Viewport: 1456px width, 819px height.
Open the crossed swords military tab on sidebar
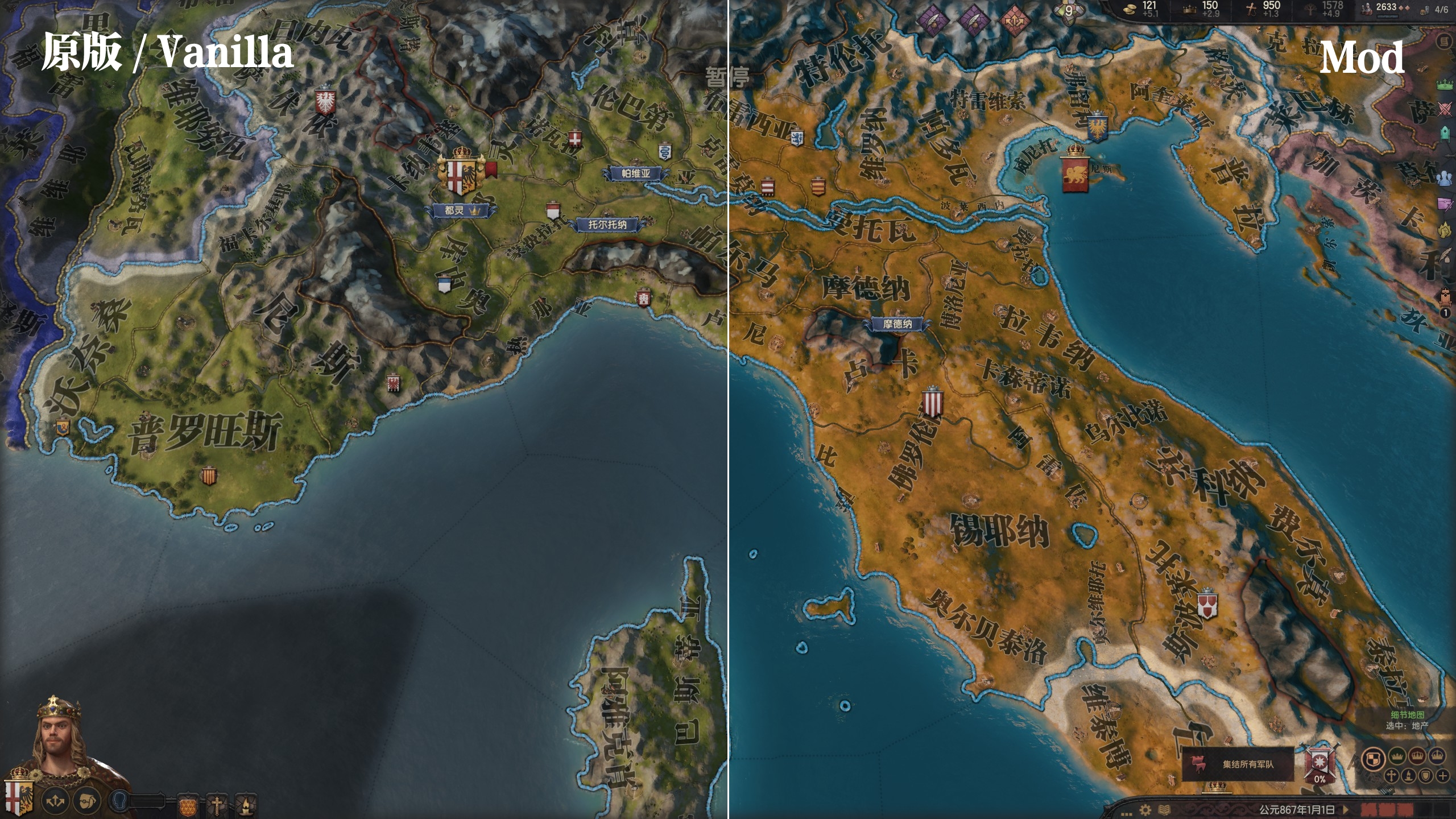coord(1445,108)
